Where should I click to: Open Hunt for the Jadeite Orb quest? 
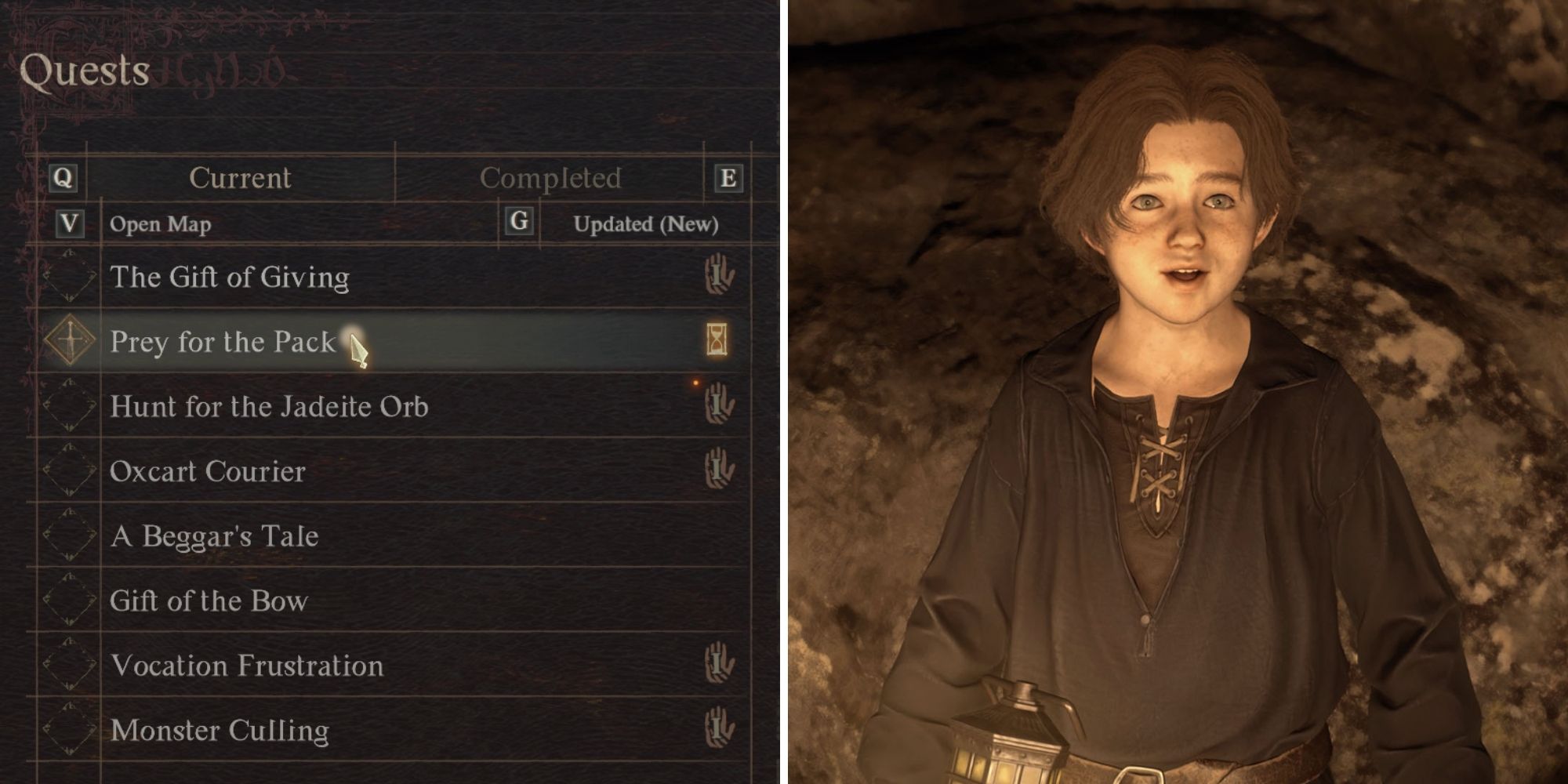click(269, 406)
